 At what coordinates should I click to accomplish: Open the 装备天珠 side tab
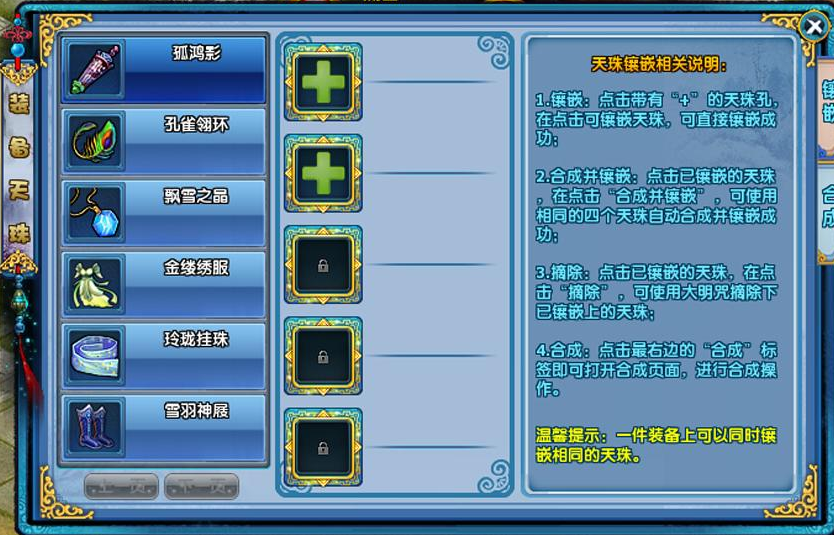coord(18,168)
